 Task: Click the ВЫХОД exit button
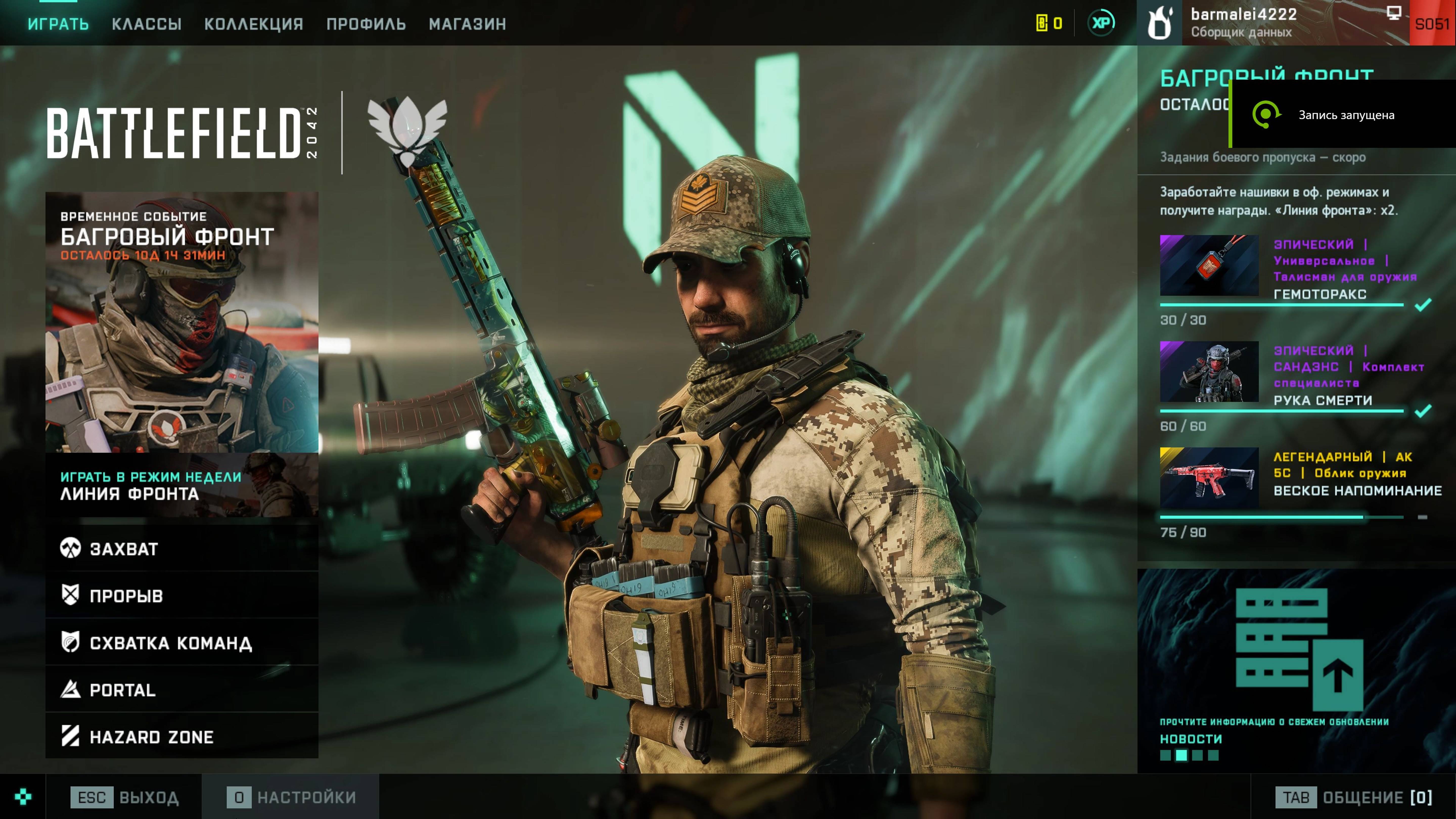tap(124, 797)
